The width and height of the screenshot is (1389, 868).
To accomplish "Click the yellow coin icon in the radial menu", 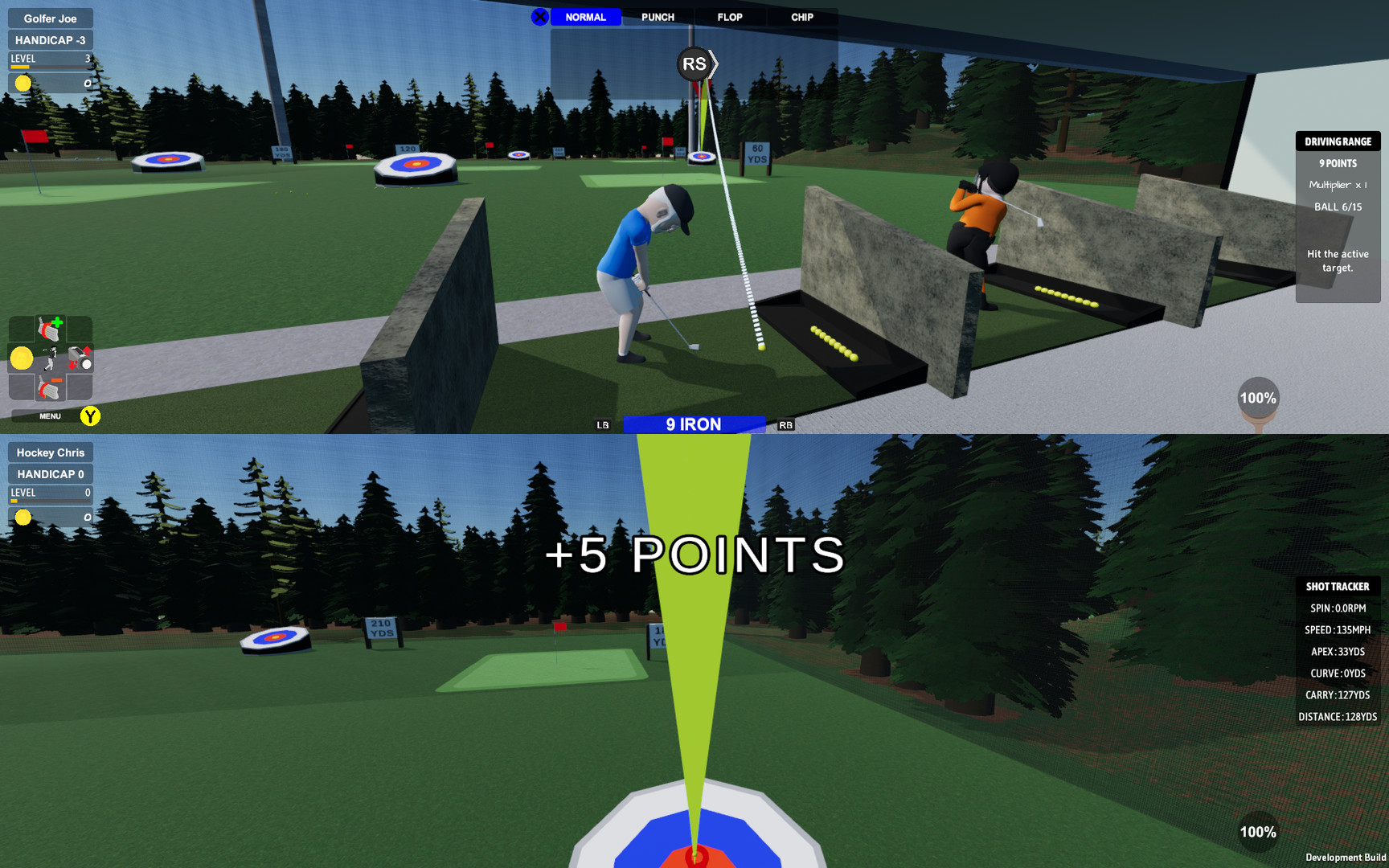I will coord(22,358).
